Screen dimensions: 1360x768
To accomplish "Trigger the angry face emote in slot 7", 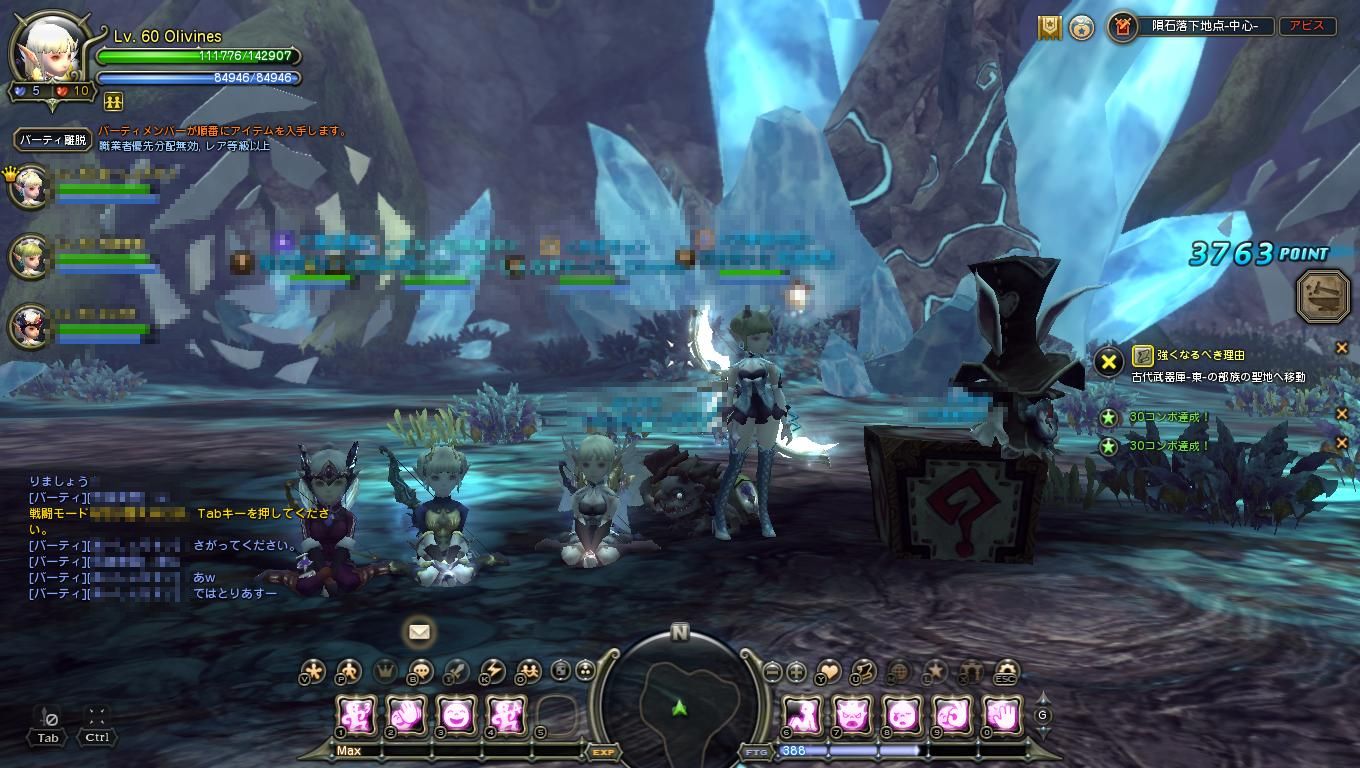I will click(x=852, y=716).
